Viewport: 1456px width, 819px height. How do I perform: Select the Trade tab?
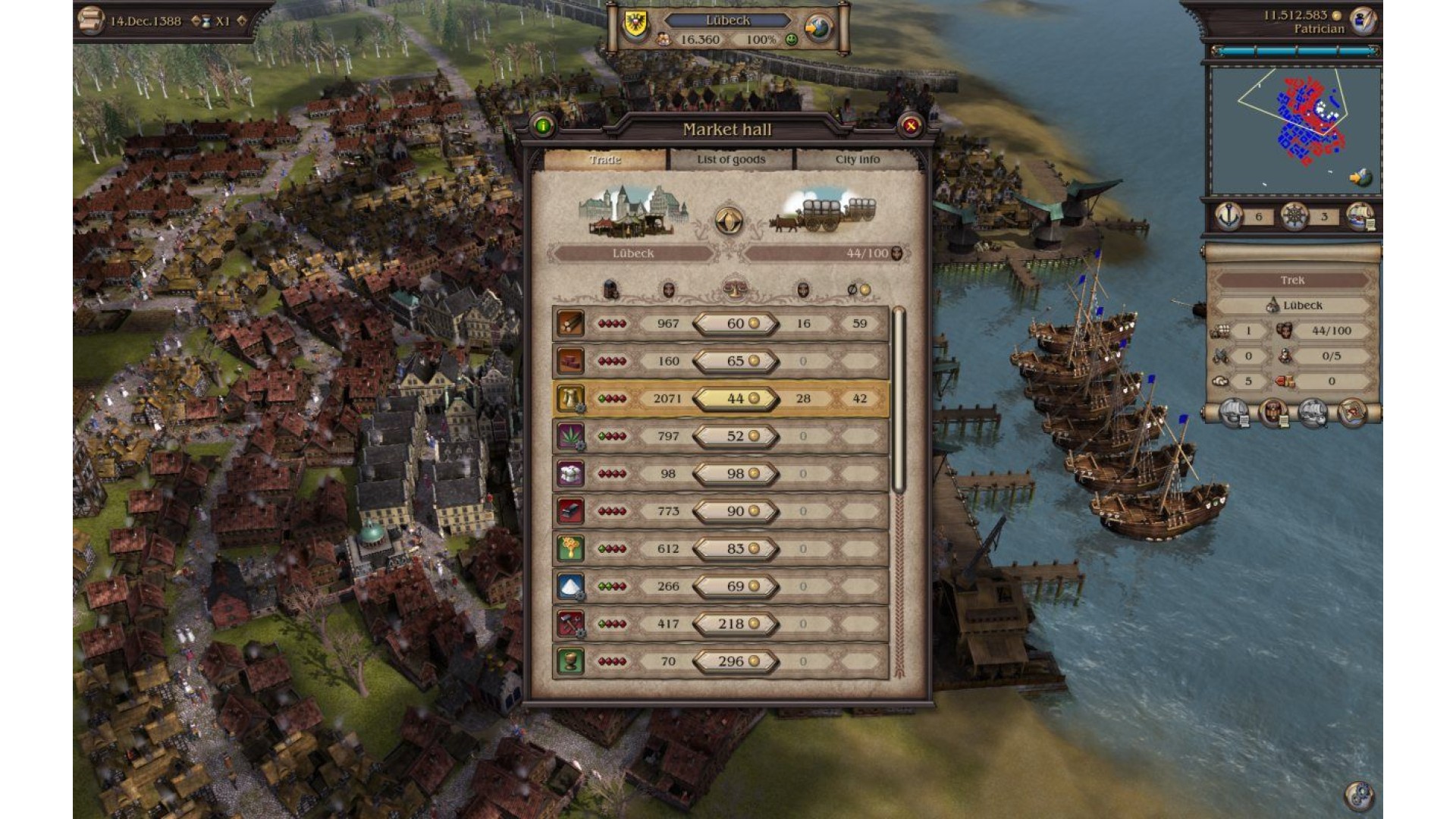point(605,159)
